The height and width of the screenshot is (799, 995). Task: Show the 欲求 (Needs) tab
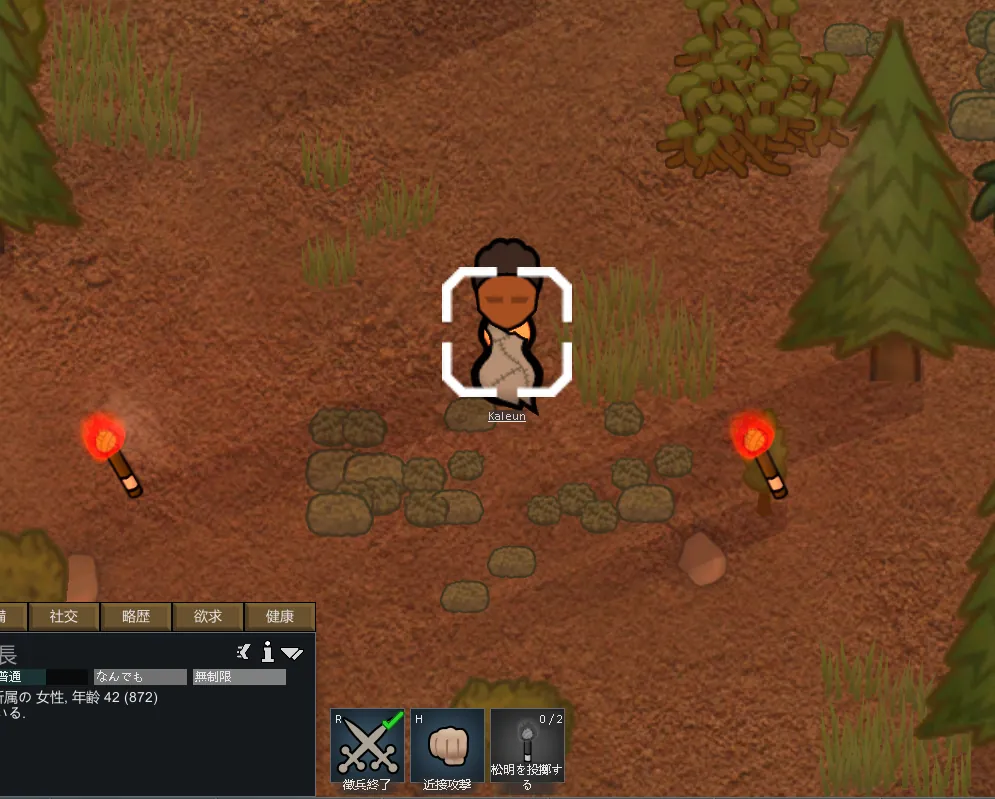[208, 617]
